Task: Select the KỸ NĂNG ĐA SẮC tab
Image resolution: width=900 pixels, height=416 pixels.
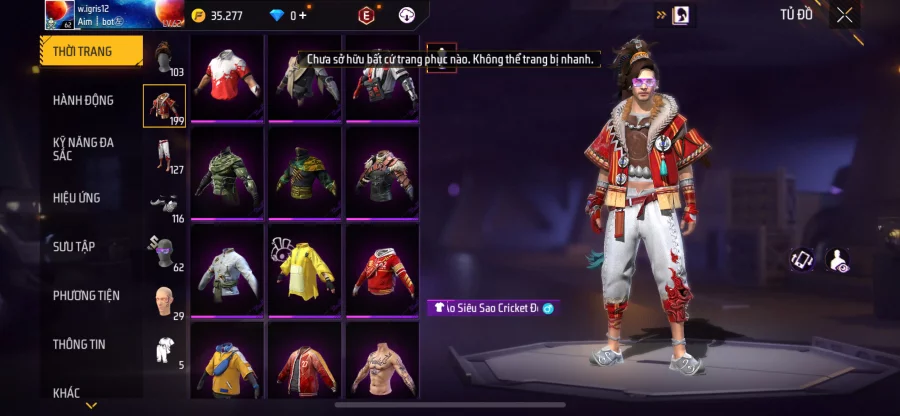Action: click(x=83, y=149)
